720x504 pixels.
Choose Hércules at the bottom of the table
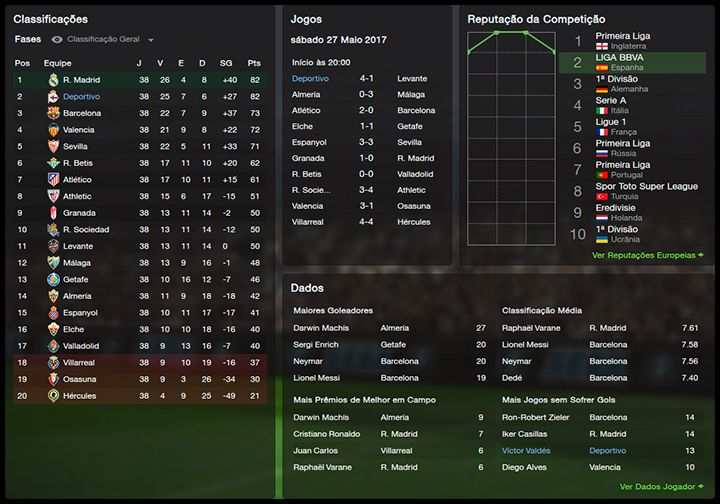[x=80, y=396]
